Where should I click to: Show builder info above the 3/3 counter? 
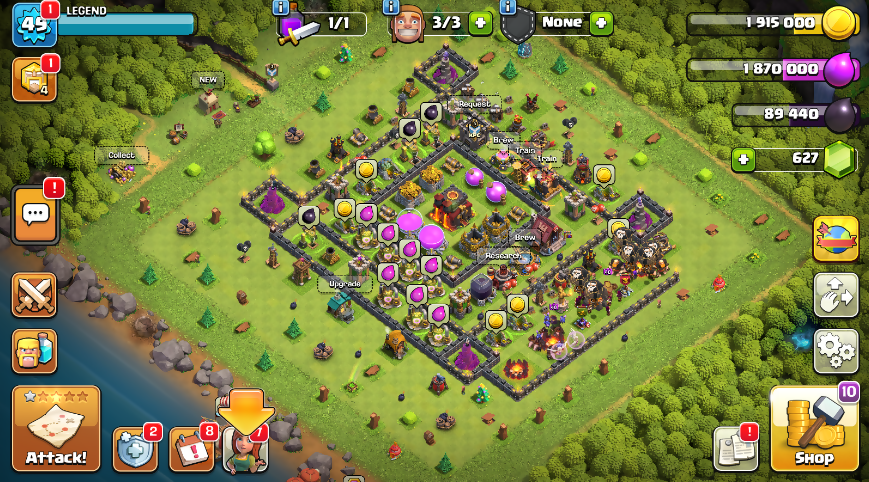[x=394, y=6]
